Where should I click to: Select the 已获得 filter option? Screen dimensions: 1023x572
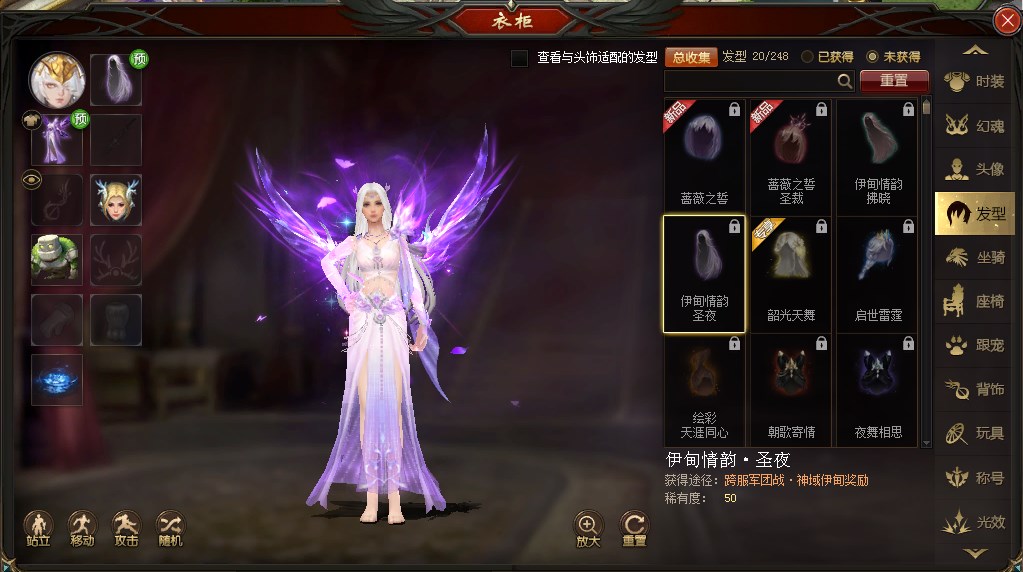coord(808,58)
